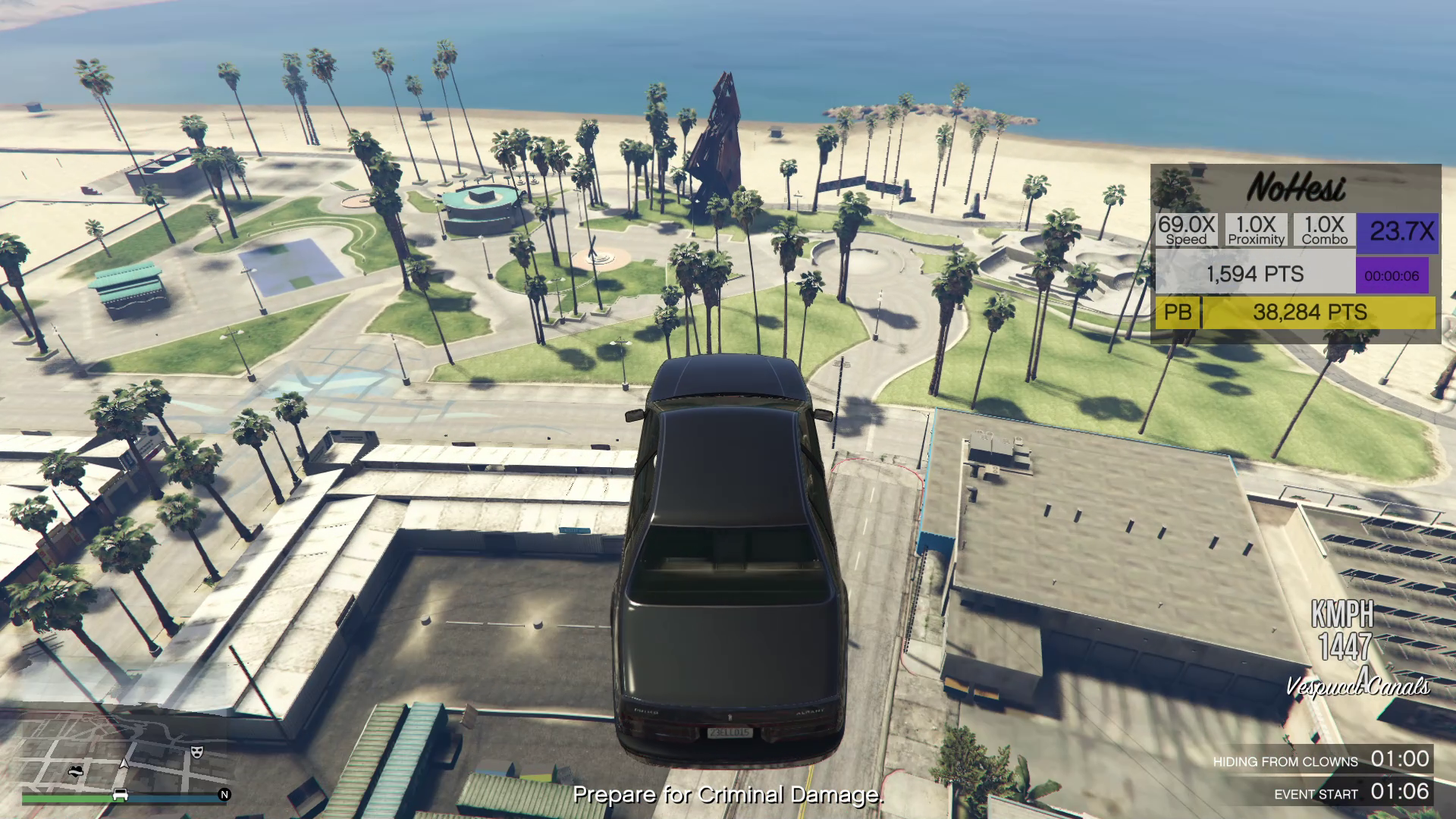Select the heart tattoo parlor blip
The height and width of the screenshot is (819, 1456).
pos(75,772)
